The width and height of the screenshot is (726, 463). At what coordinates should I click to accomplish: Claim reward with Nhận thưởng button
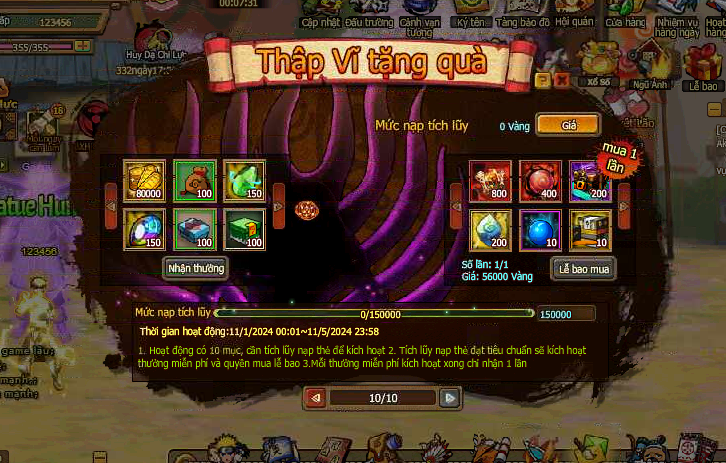coord(195,267)
